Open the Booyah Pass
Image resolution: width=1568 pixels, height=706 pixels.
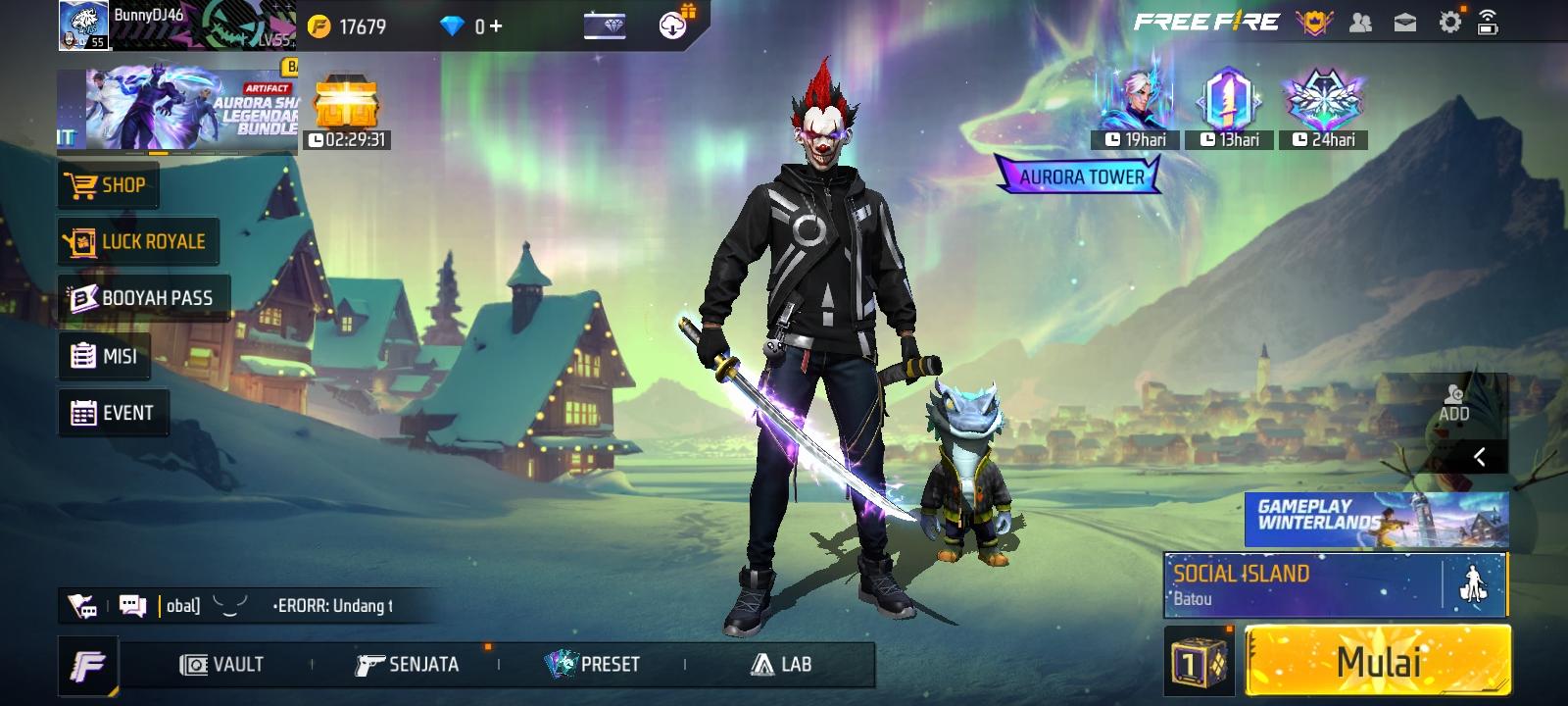tap(143, 298)
